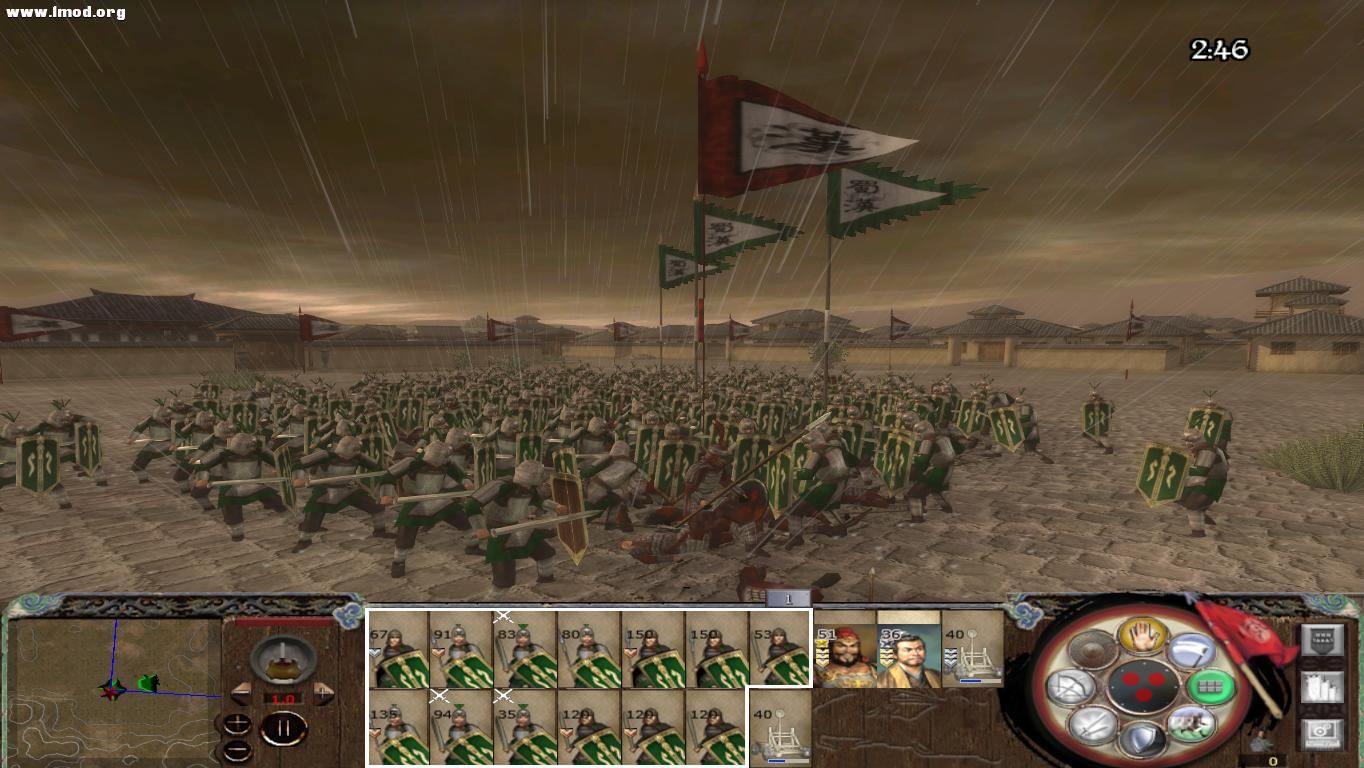This screenshot has height=768, width=1364.
Task: Group units using the green grid icon
Action: (x=1210, y=688)
